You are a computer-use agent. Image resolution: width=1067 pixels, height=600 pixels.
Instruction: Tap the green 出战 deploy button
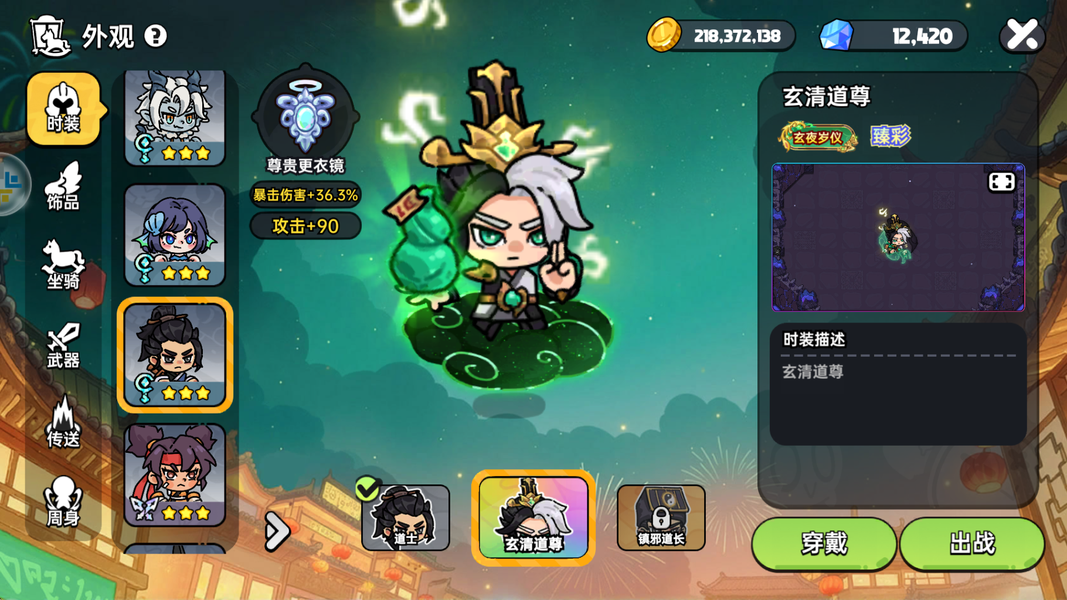(x=972, y=543)
